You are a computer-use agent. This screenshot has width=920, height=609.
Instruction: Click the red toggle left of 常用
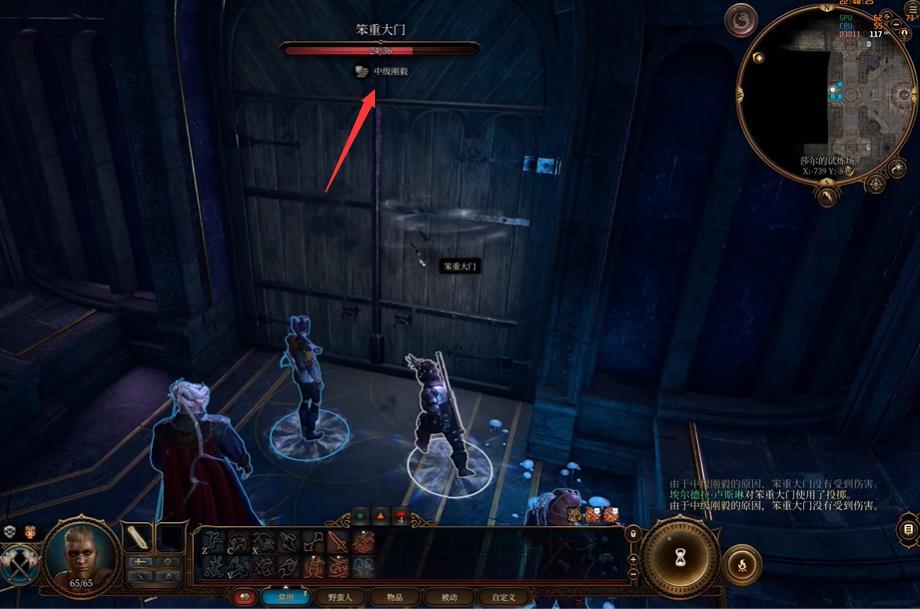coord(243,597)
